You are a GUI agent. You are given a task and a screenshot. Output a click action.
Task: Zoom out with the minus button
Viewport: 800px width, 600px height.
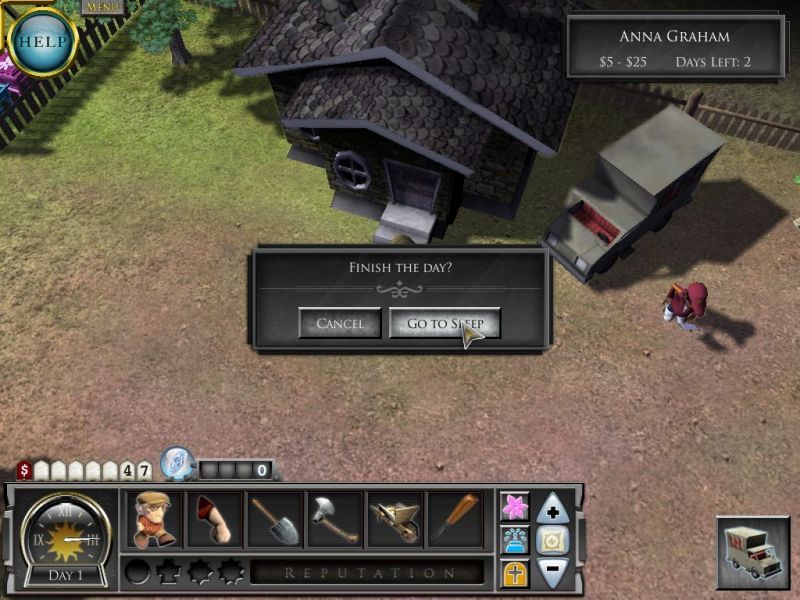553,572
